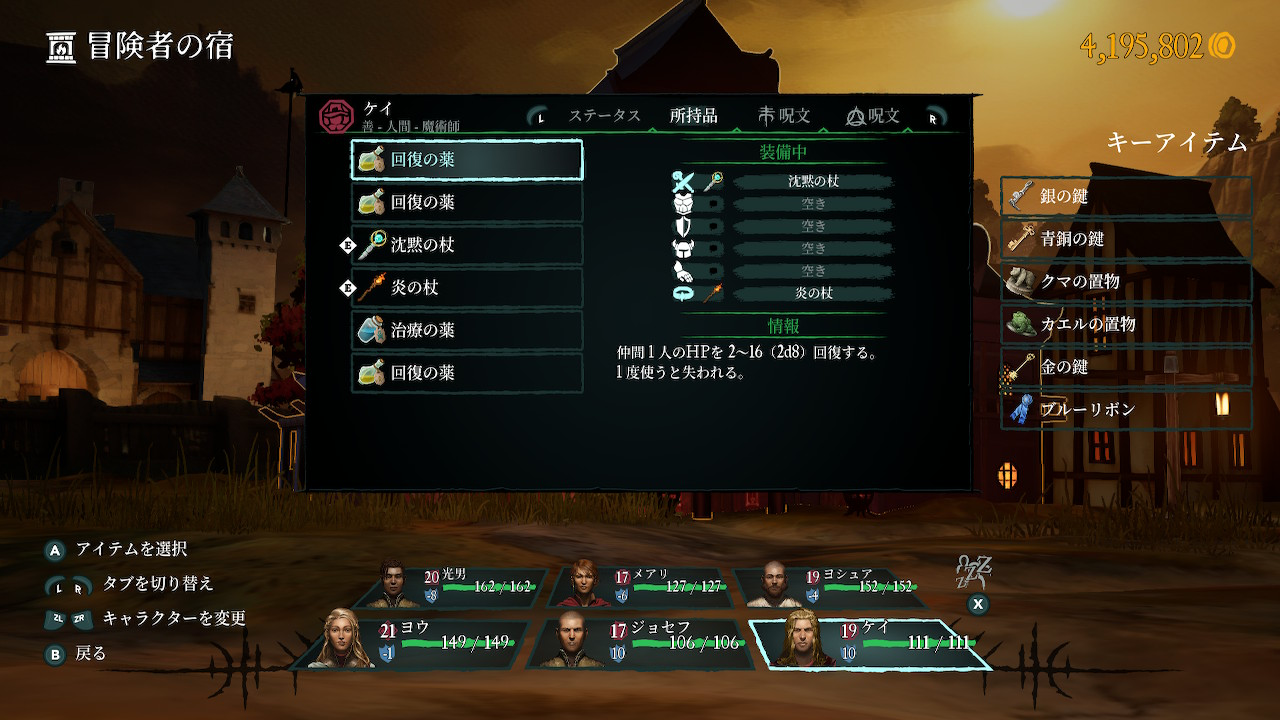The image size is (1280, 720).
Task: Select the クマの置物 key item
Action: coord(1126,282)
